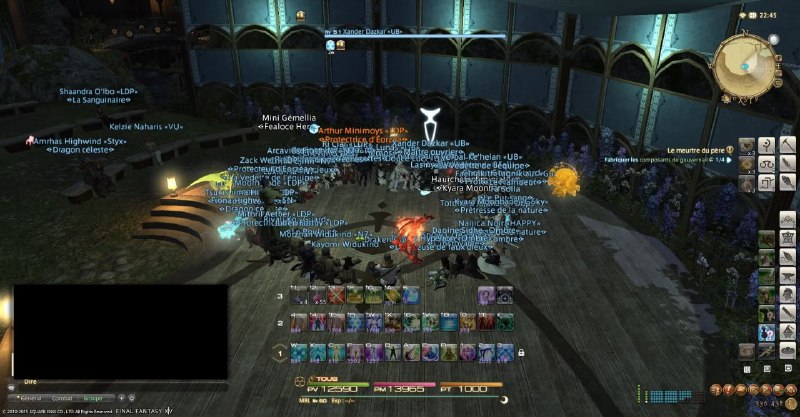Click the scythe tool icon in the side panel

787,145
